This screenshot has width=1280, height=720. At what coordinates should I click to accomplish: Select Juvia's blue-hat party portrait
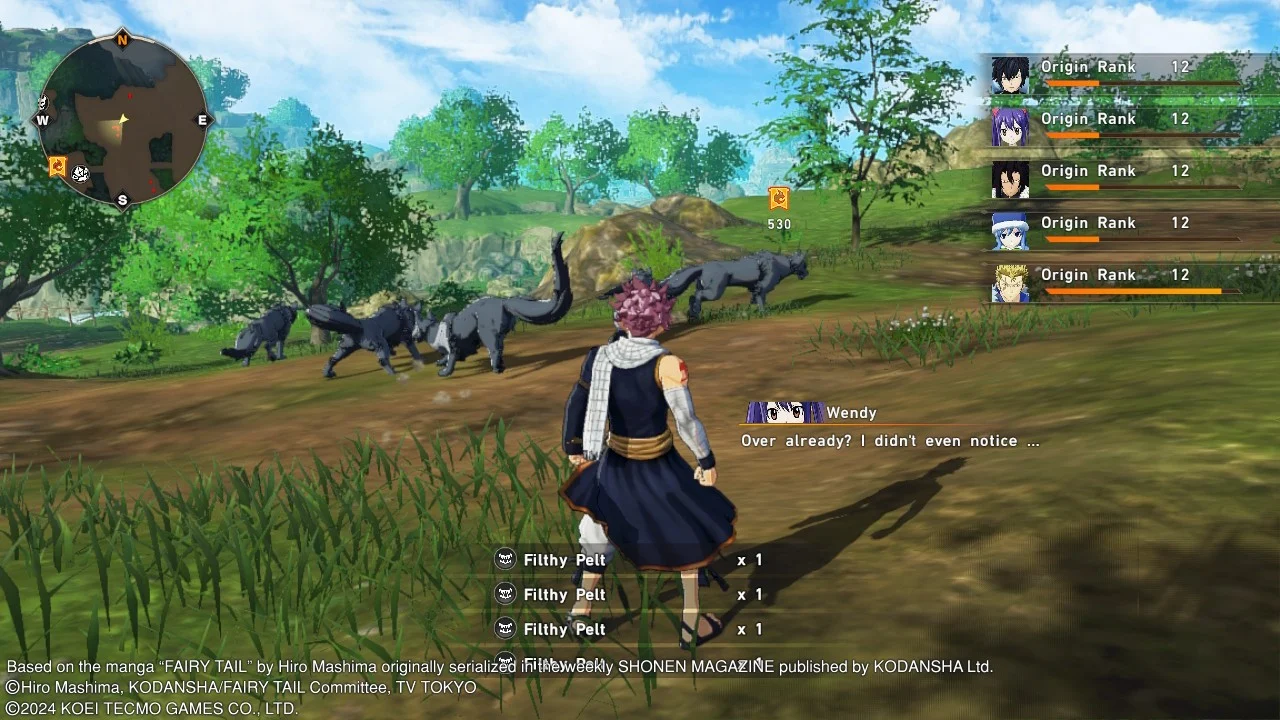click(1010, 232)
